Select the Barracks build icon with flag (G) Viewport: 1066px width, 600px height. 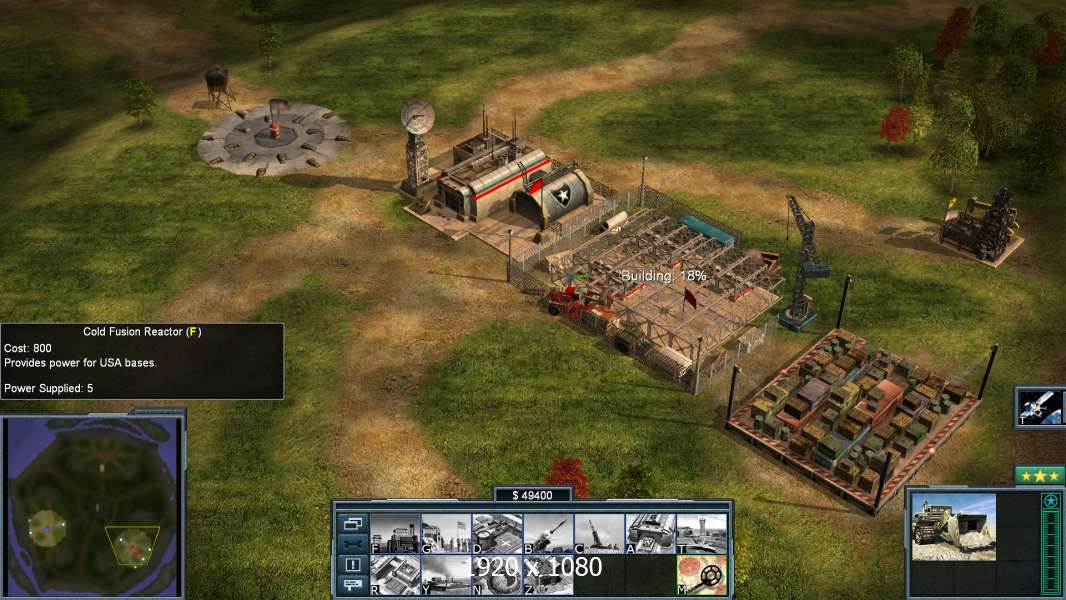click(446, 534)
